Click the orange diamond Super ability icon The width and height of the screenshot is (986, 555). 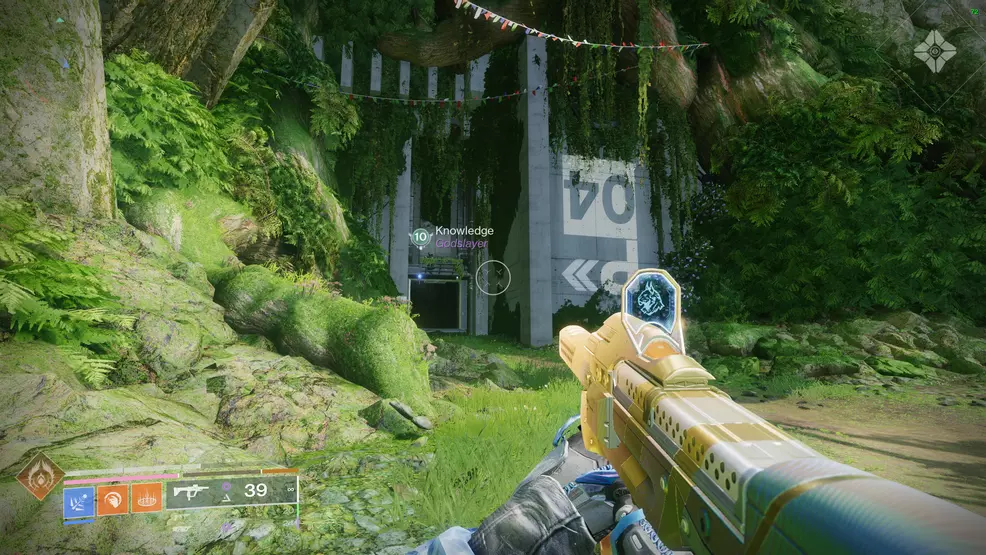coord(40,476)
